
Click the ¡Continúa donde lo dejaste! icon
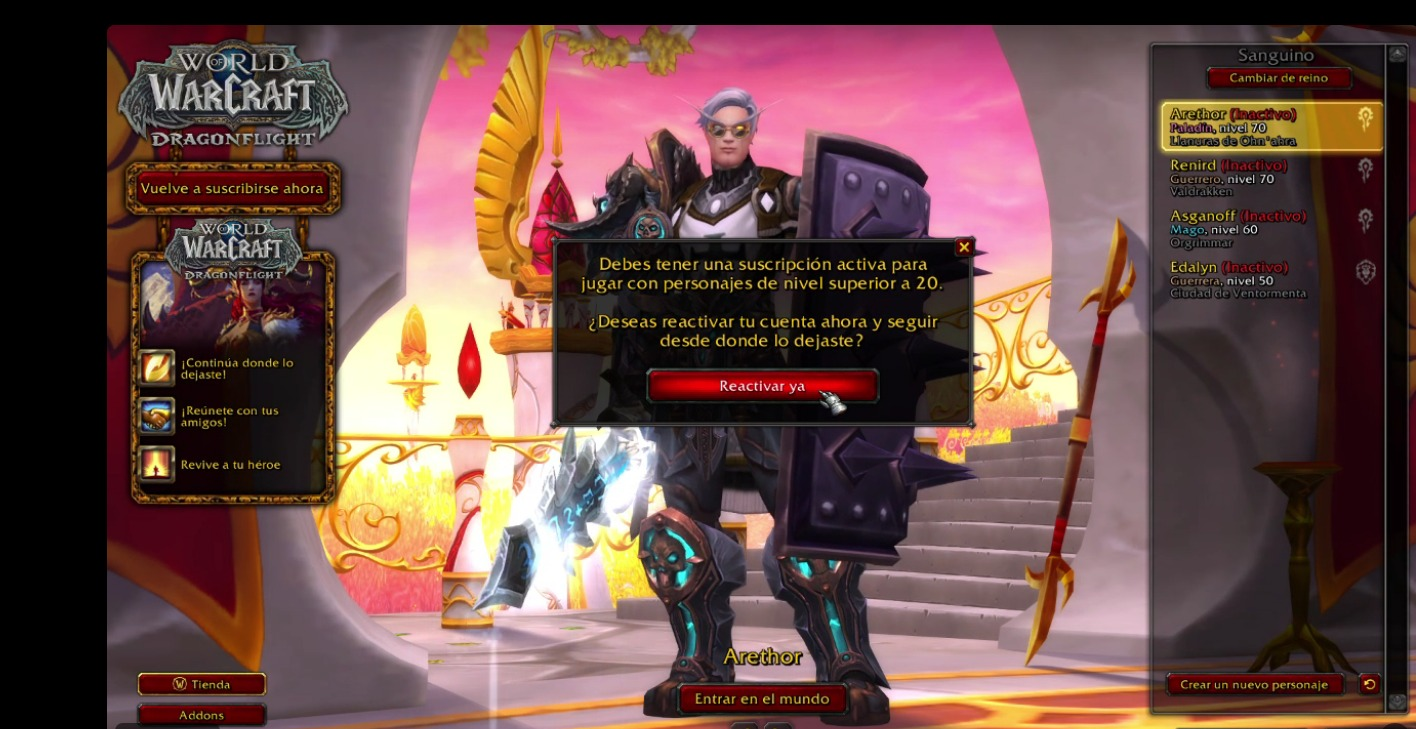tap(158, 368)
